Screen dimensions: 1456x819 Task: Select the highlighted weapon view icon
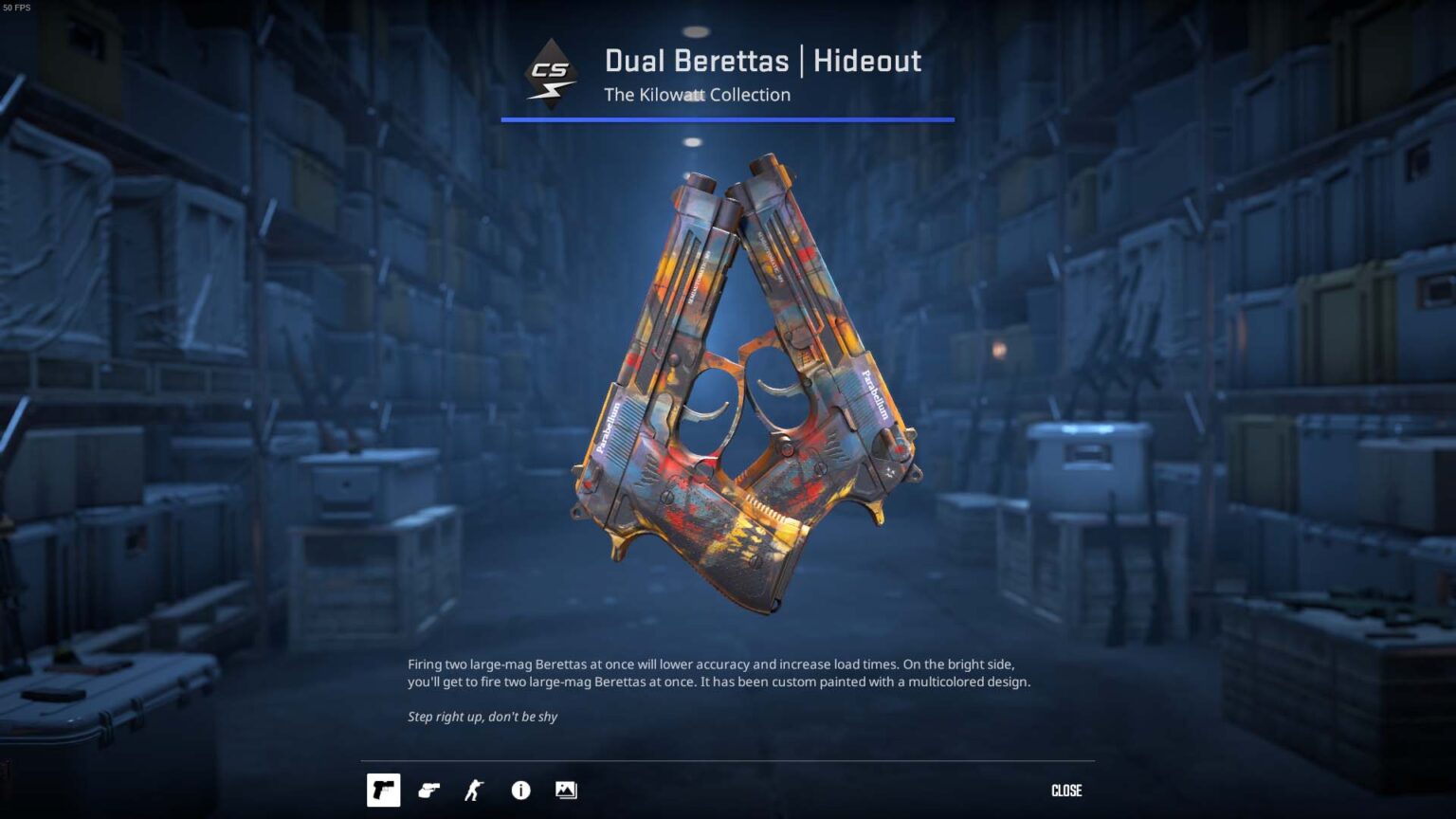click(383, 790)
